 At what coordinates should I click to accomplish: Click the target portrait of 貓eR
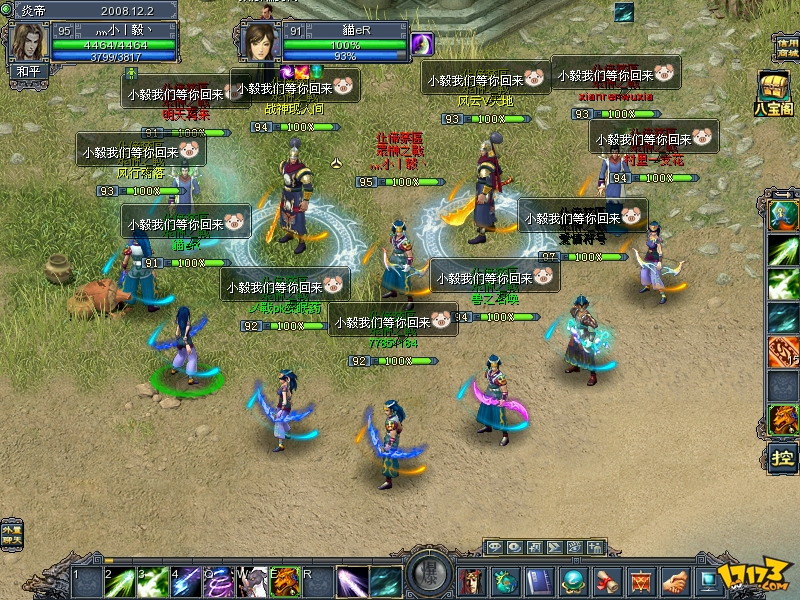click(258, 41)
